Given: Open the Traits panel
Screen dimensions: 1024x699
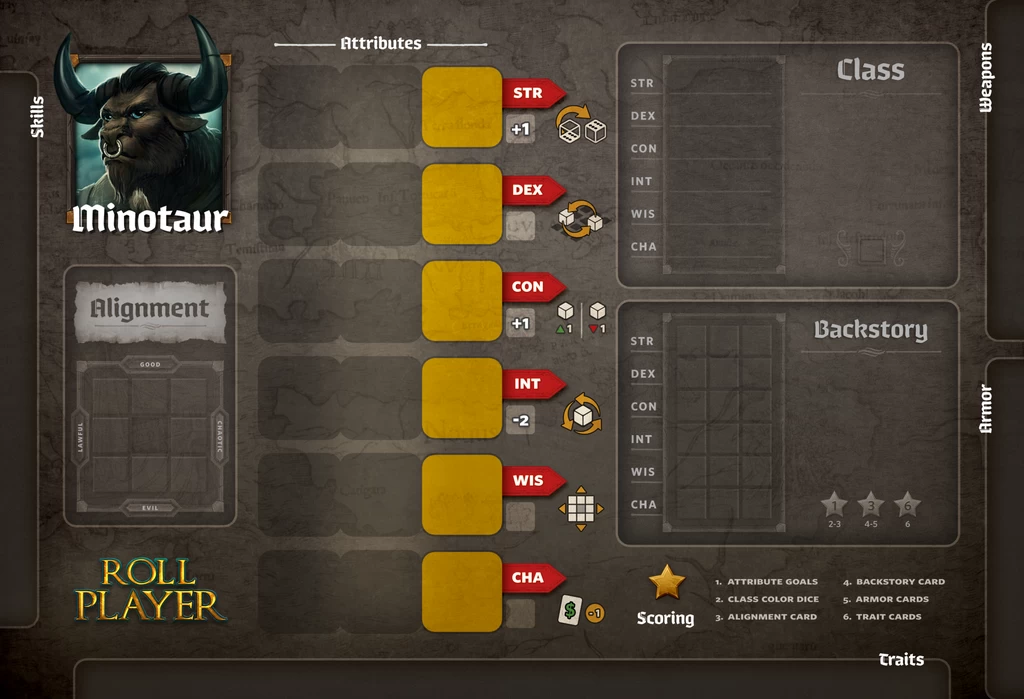Looking at the screenshot, I should (x=510, y=678).
